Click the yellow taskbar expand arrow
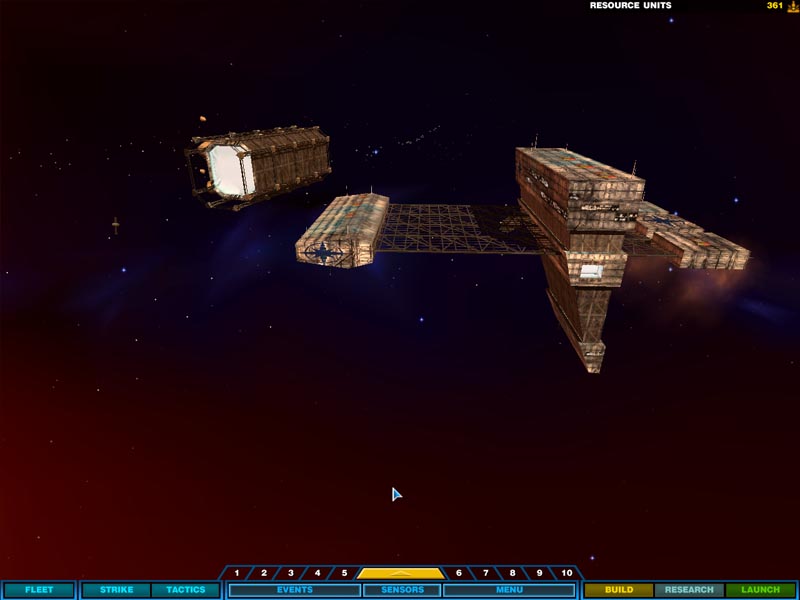This screenshot has height=600, width=800. (401, 573)
